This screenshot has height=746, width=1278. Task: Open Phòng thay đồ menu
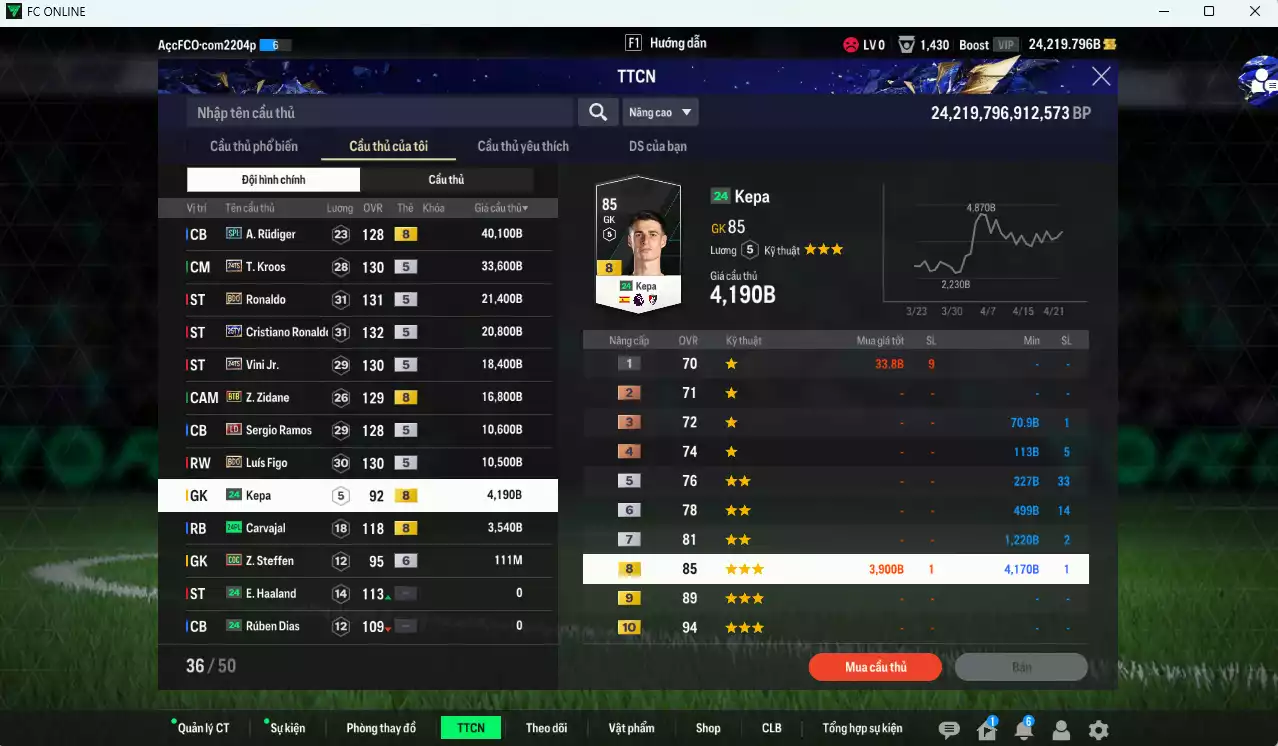coord(381,728)
